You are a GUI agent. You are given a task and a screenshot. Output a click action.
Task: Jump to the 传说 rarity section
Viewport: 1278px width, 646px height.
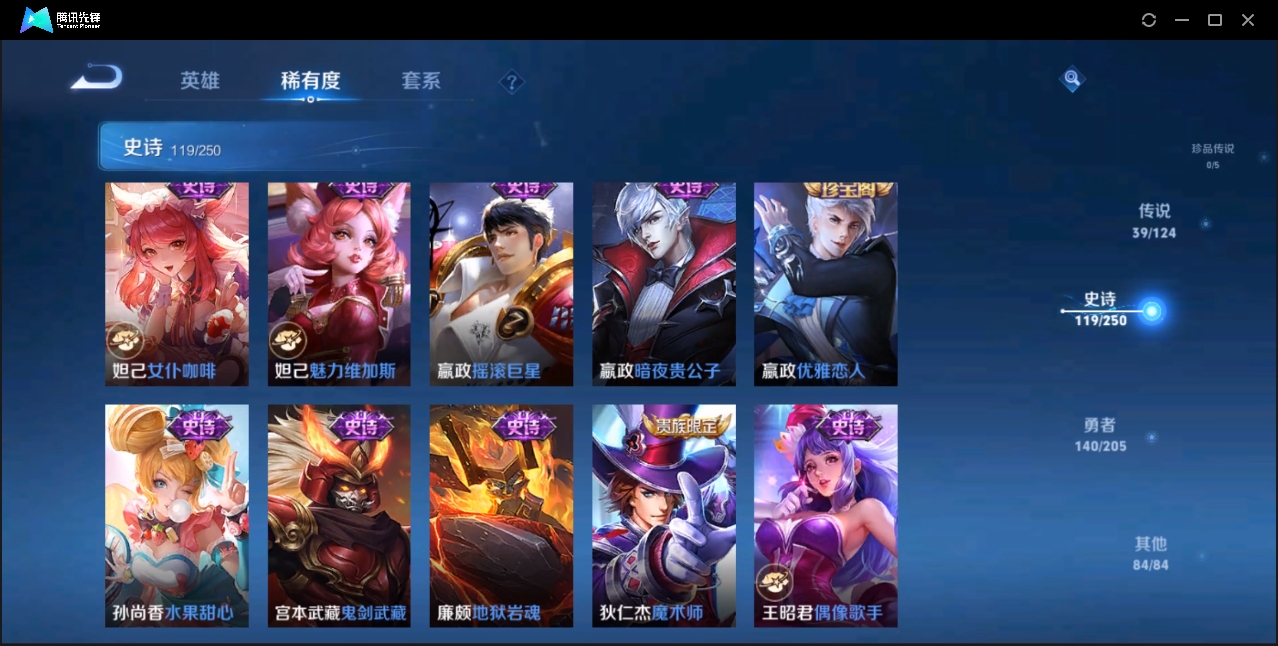click(x=1154, y=220)
